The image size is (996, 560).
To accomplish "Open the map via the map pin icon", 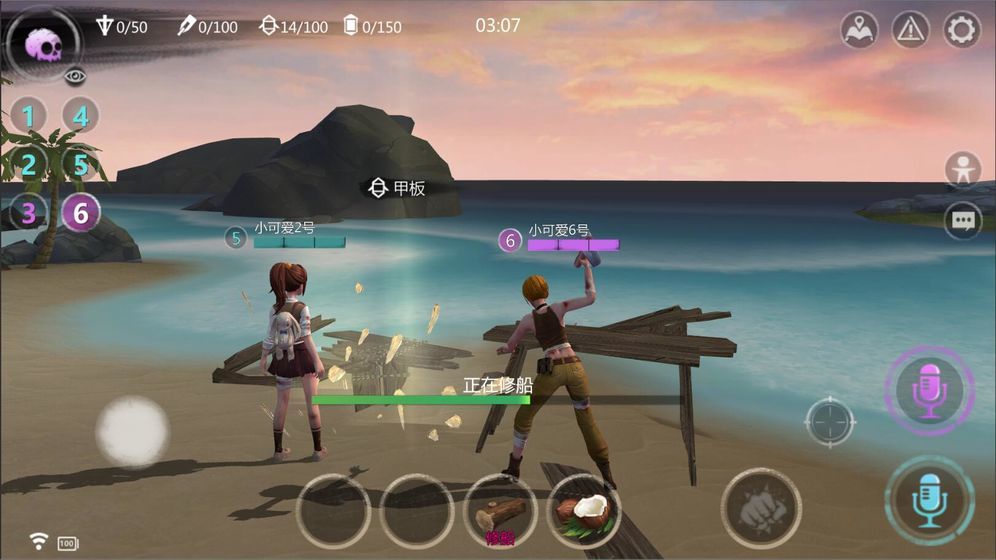I will (859, 30).
